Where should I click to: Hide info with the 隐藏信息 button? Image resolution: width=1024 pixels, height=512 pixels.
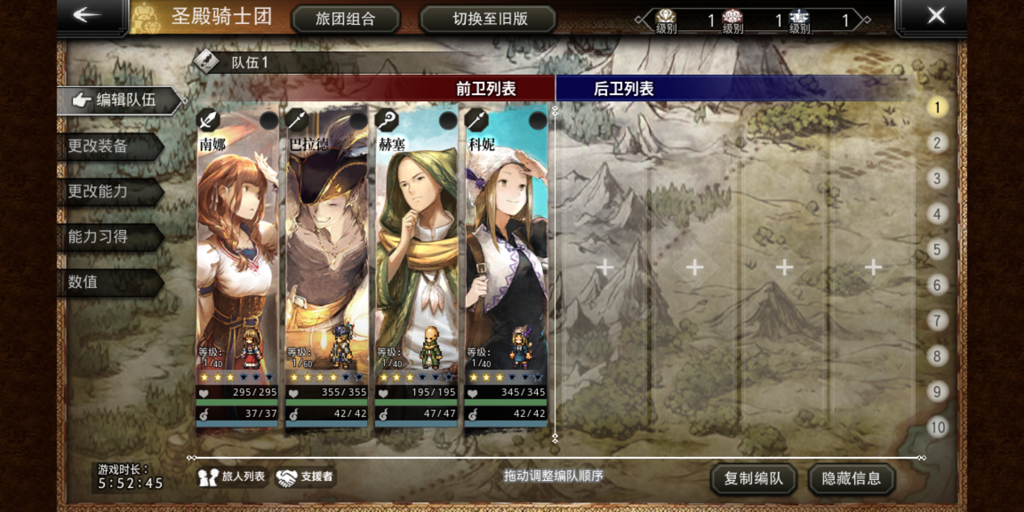coord(852,479)
